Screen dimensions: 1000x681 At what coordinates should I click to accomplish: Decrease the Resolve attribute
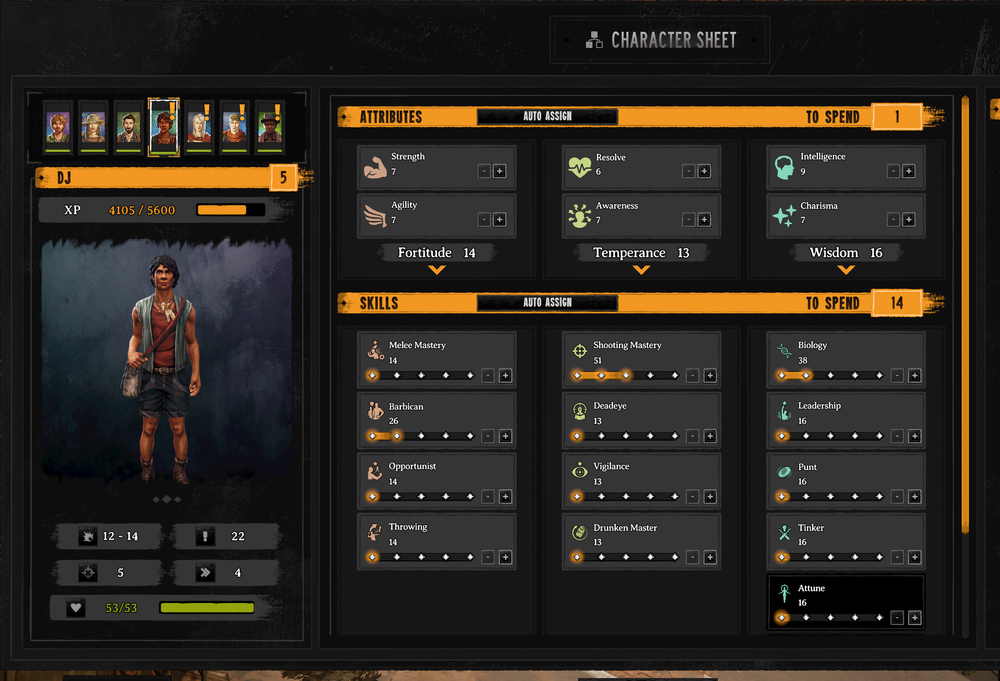tap(689, 171)
